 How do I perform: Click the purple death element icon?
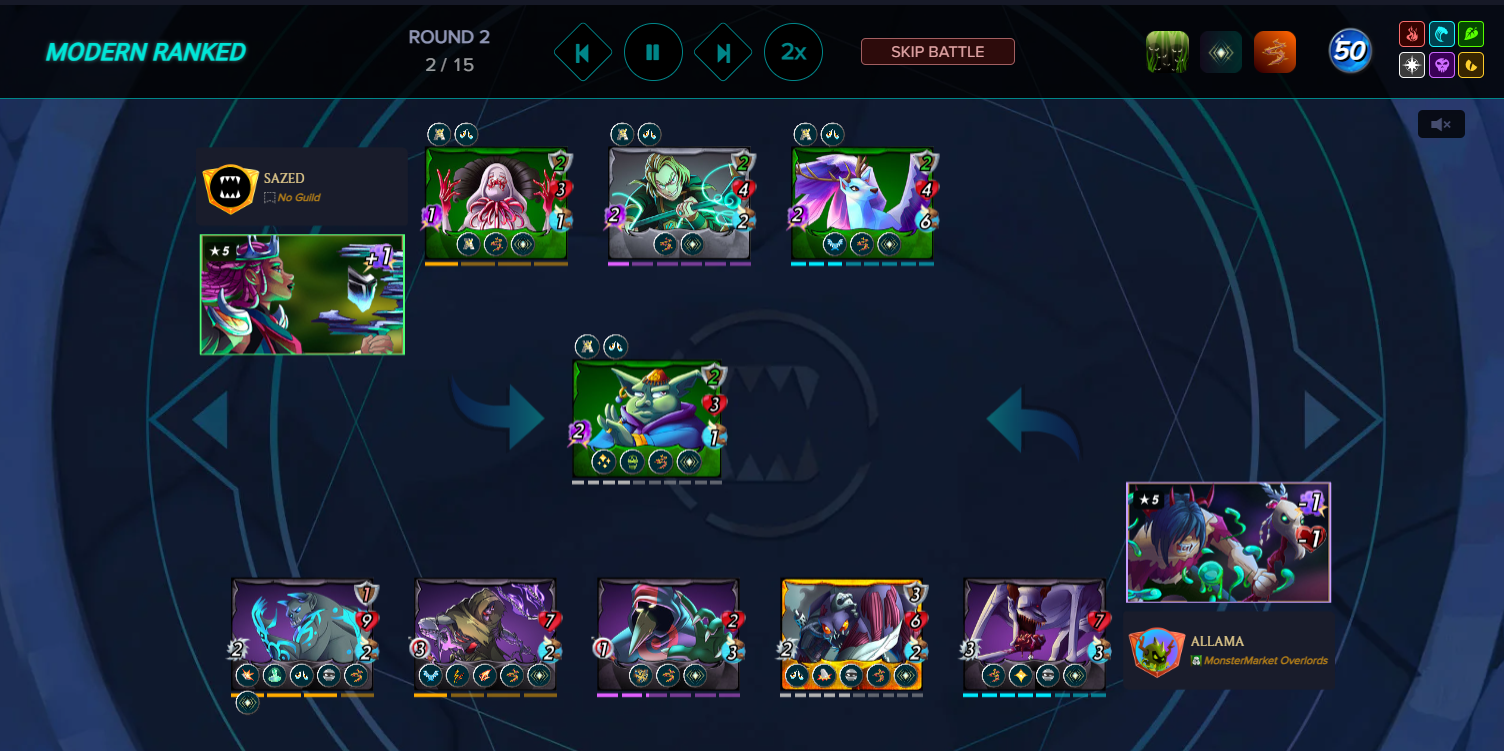click(x=1441, y=65)
